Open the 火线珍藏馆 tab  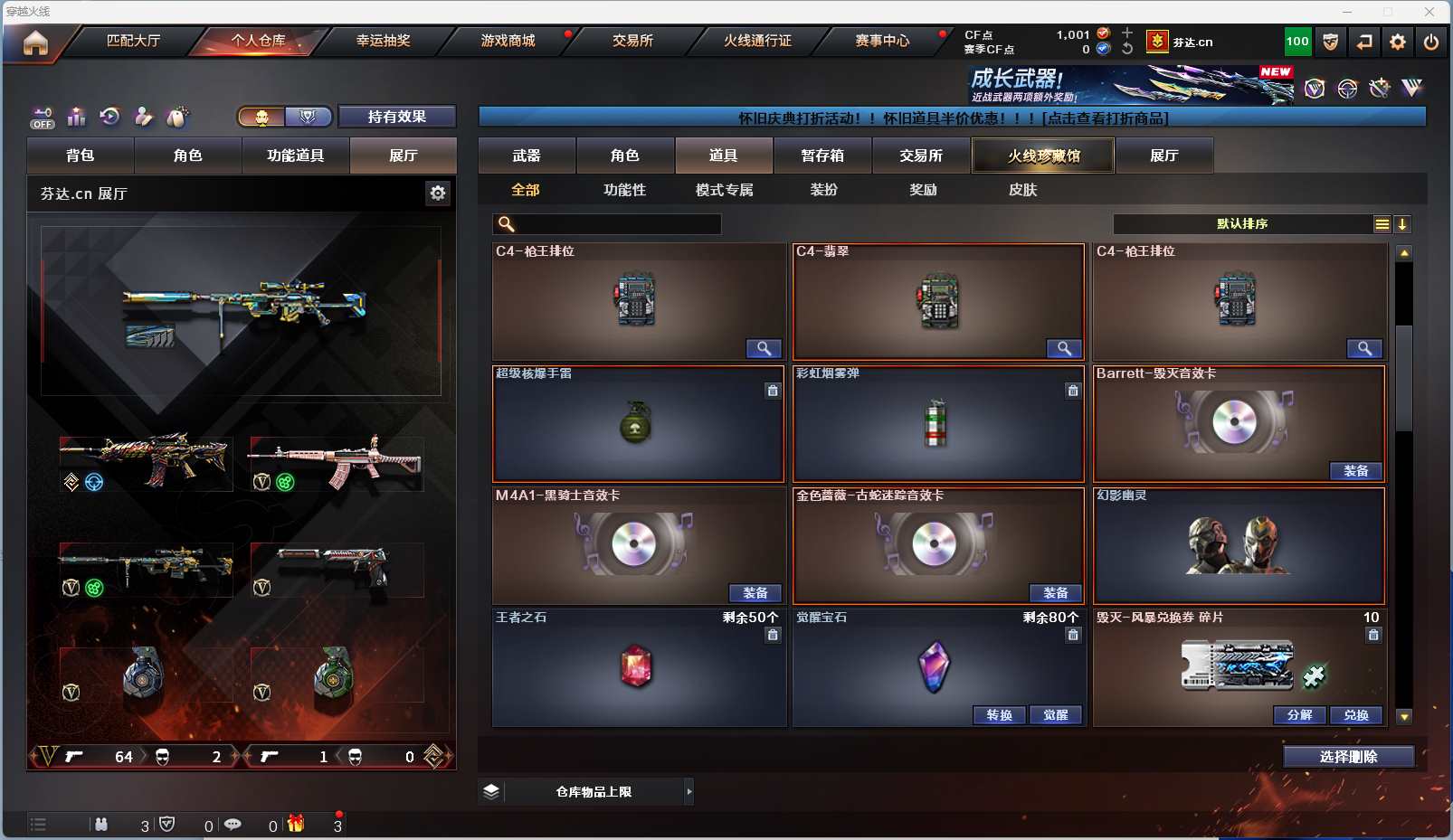pos(1043,156)
